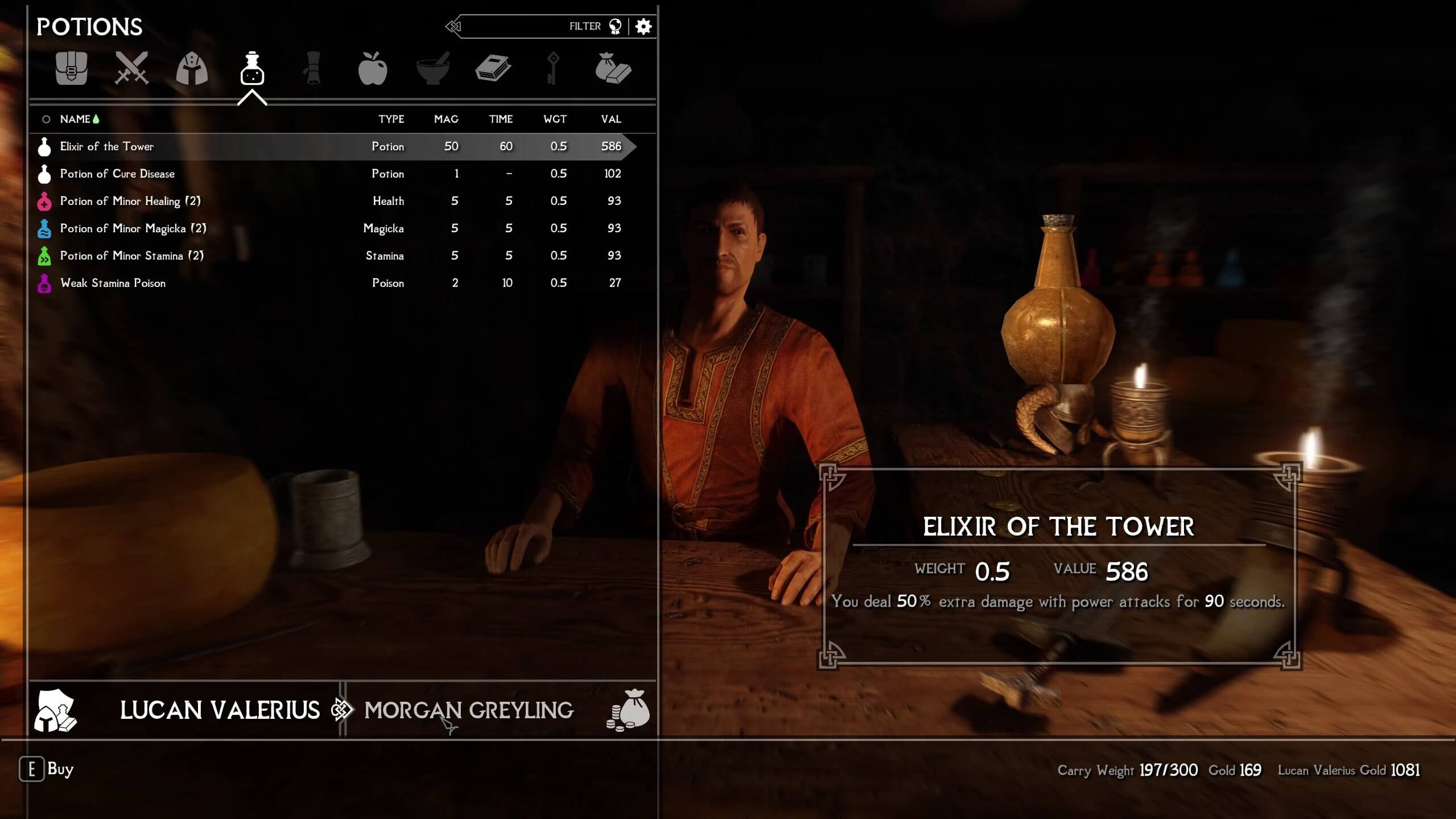Screen dimensions: 1456x819
Task: Sort items by the TYPE column
Action: (391, 119)
